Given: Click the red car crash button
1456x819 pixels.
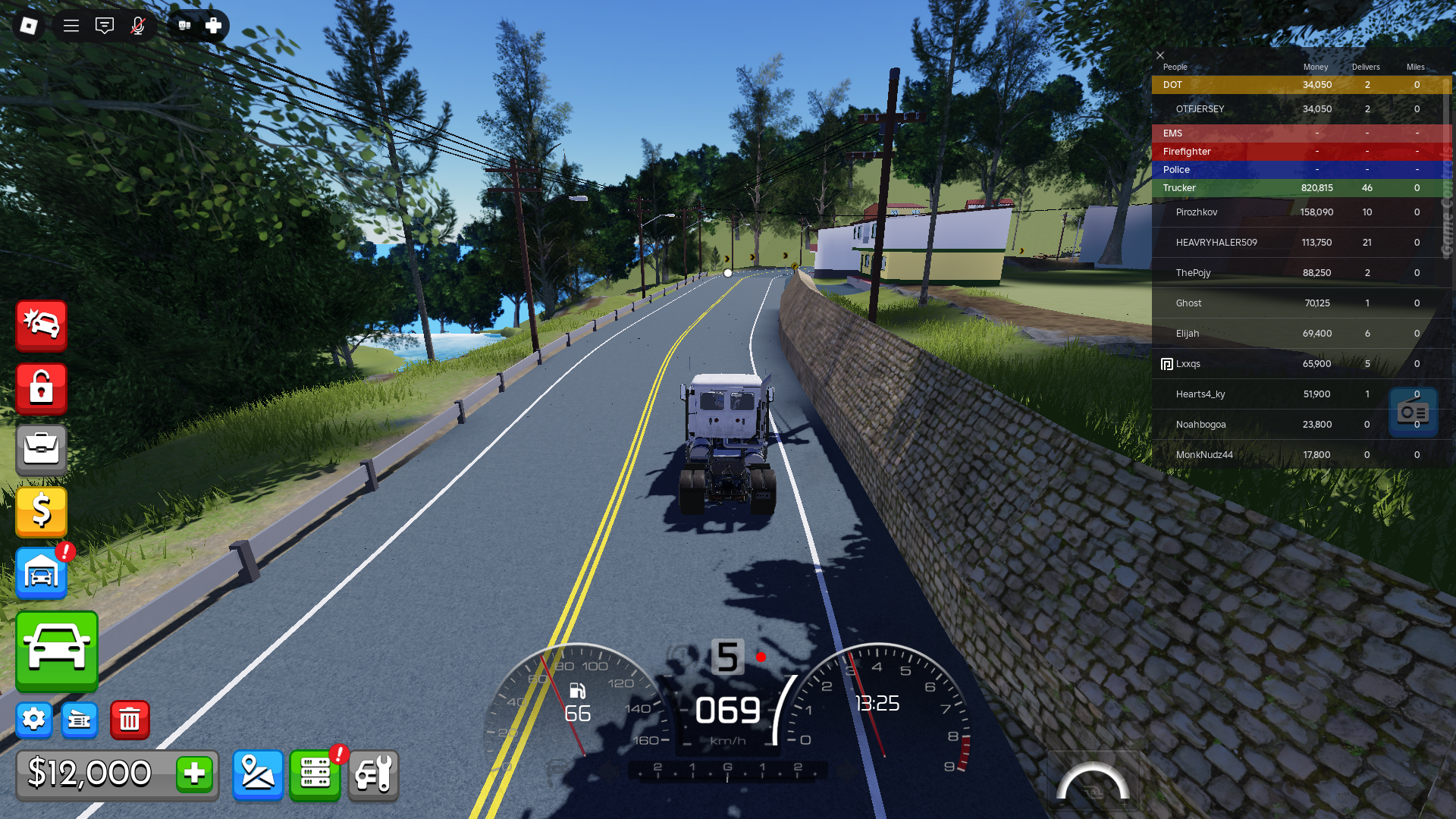Looking at the screenshot, I should point(42,325).
